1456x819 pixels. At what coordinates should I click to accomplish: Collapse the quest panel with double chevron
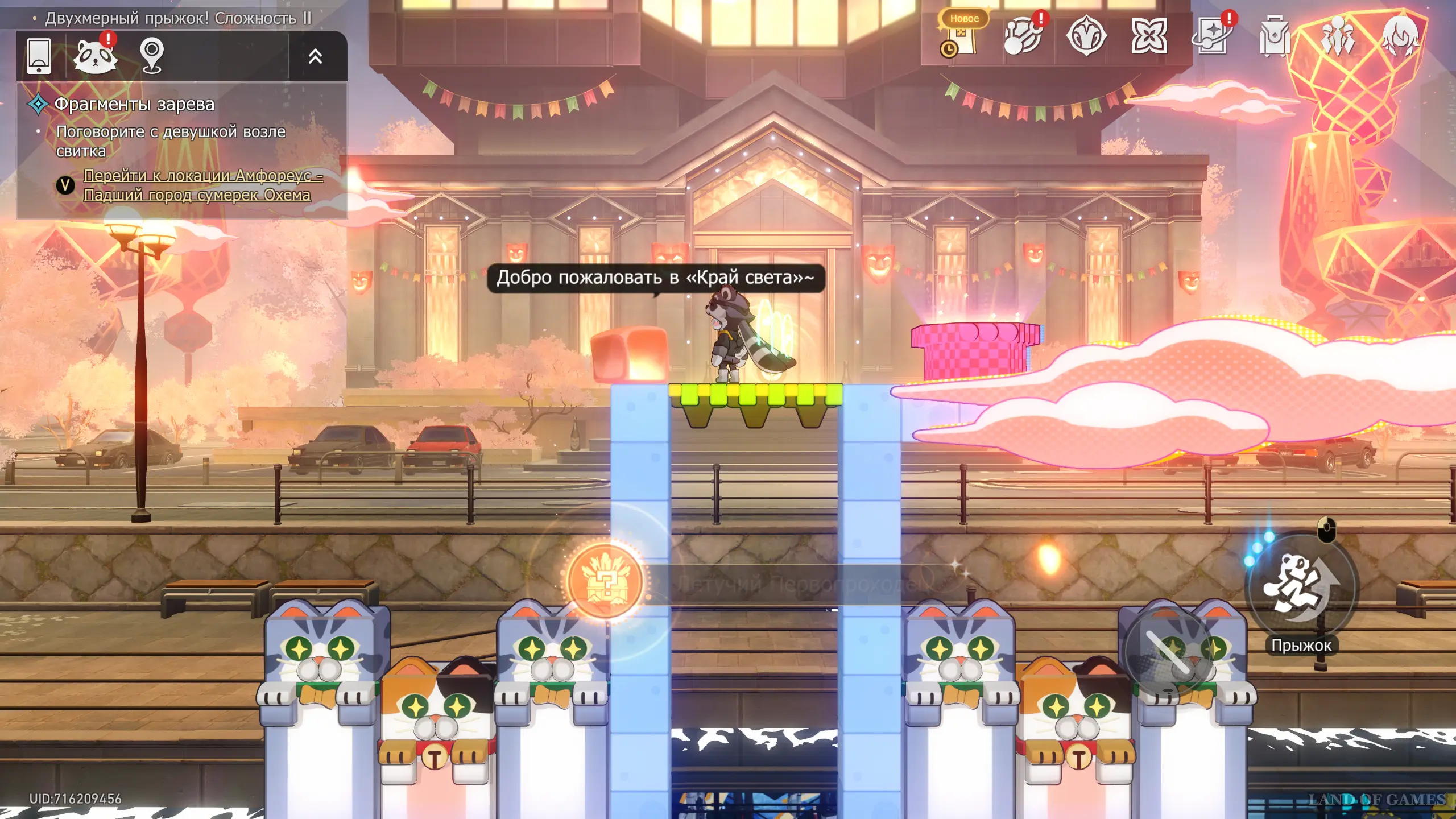click(x=315, y=56)
